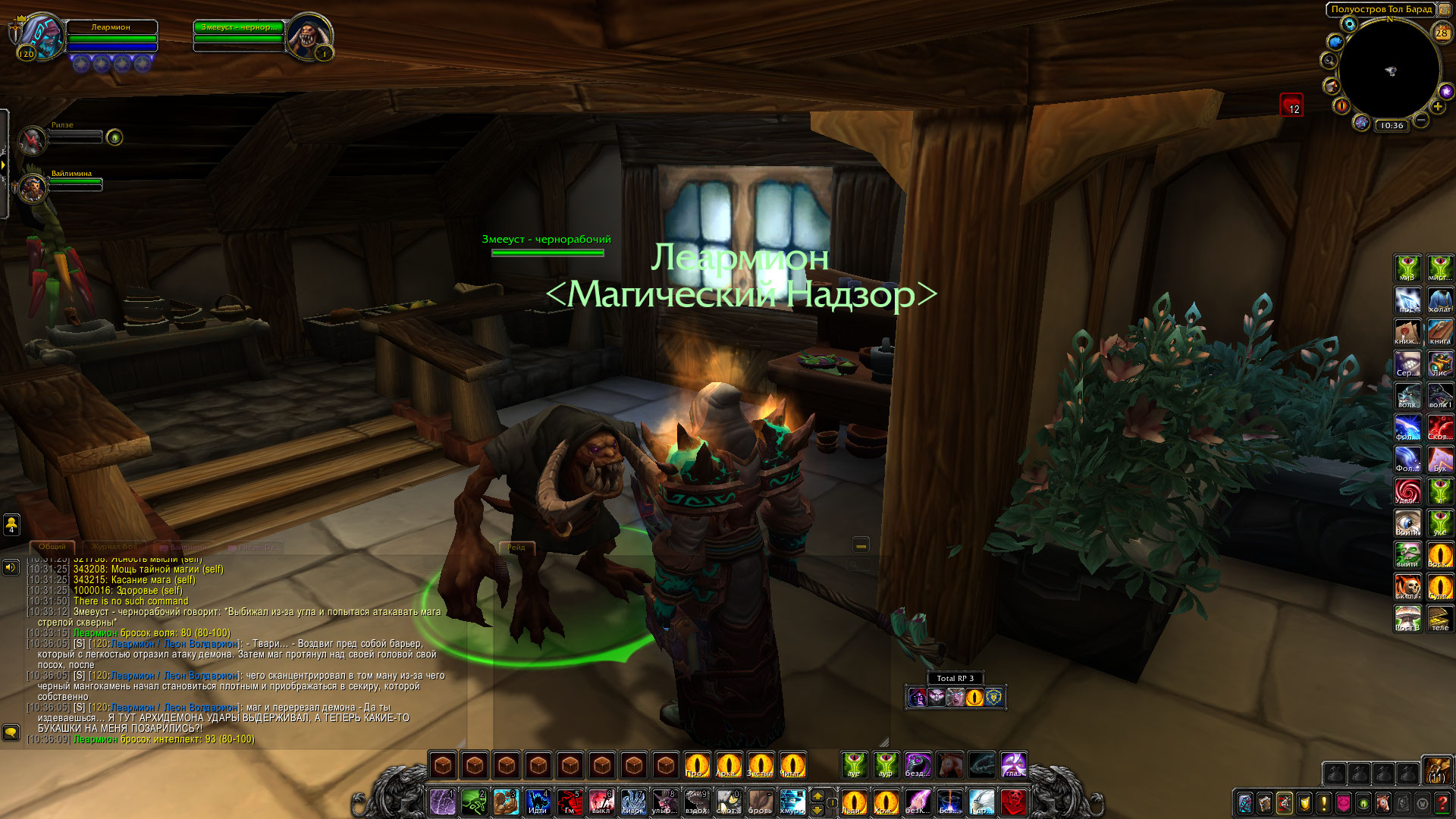Open the spellbook micro button
The width and height of the screenshot is (1456, 819).
(x=1264, y=803)
